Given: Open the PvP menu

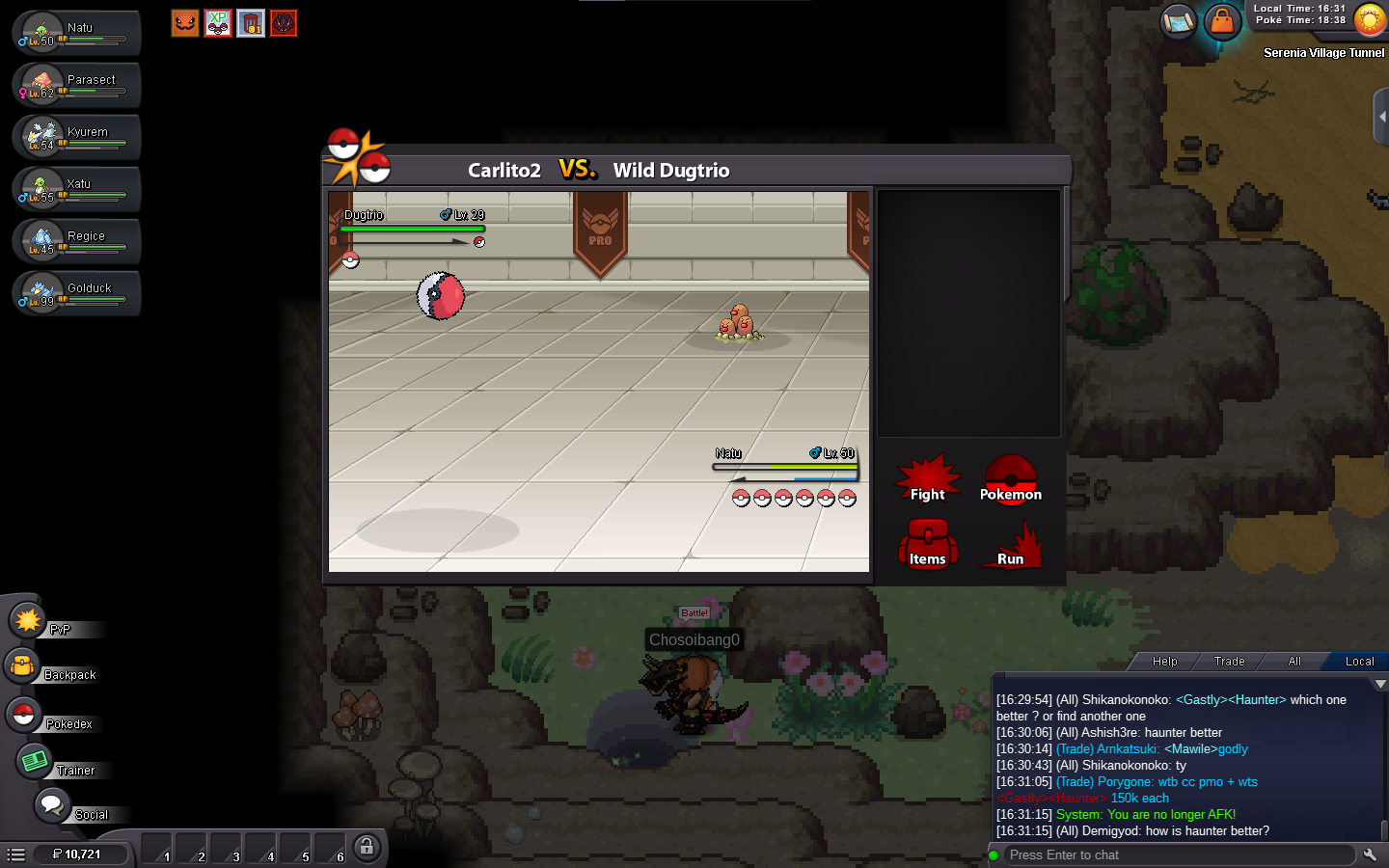Looking at the screenshot, I should click(29, 621).
